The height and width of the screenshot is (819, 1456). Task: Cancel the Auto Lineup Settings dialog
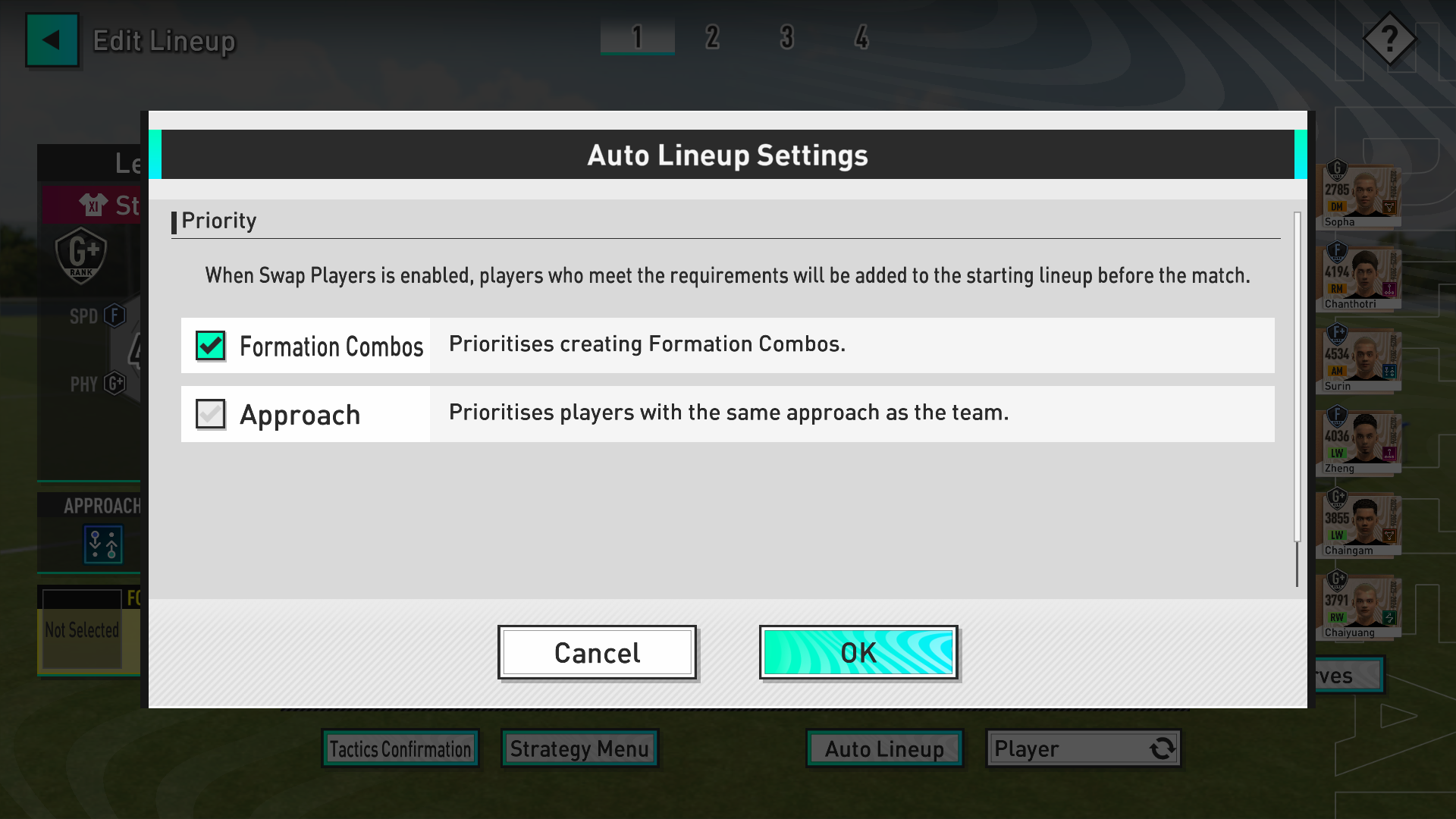[x=597, y=653]
